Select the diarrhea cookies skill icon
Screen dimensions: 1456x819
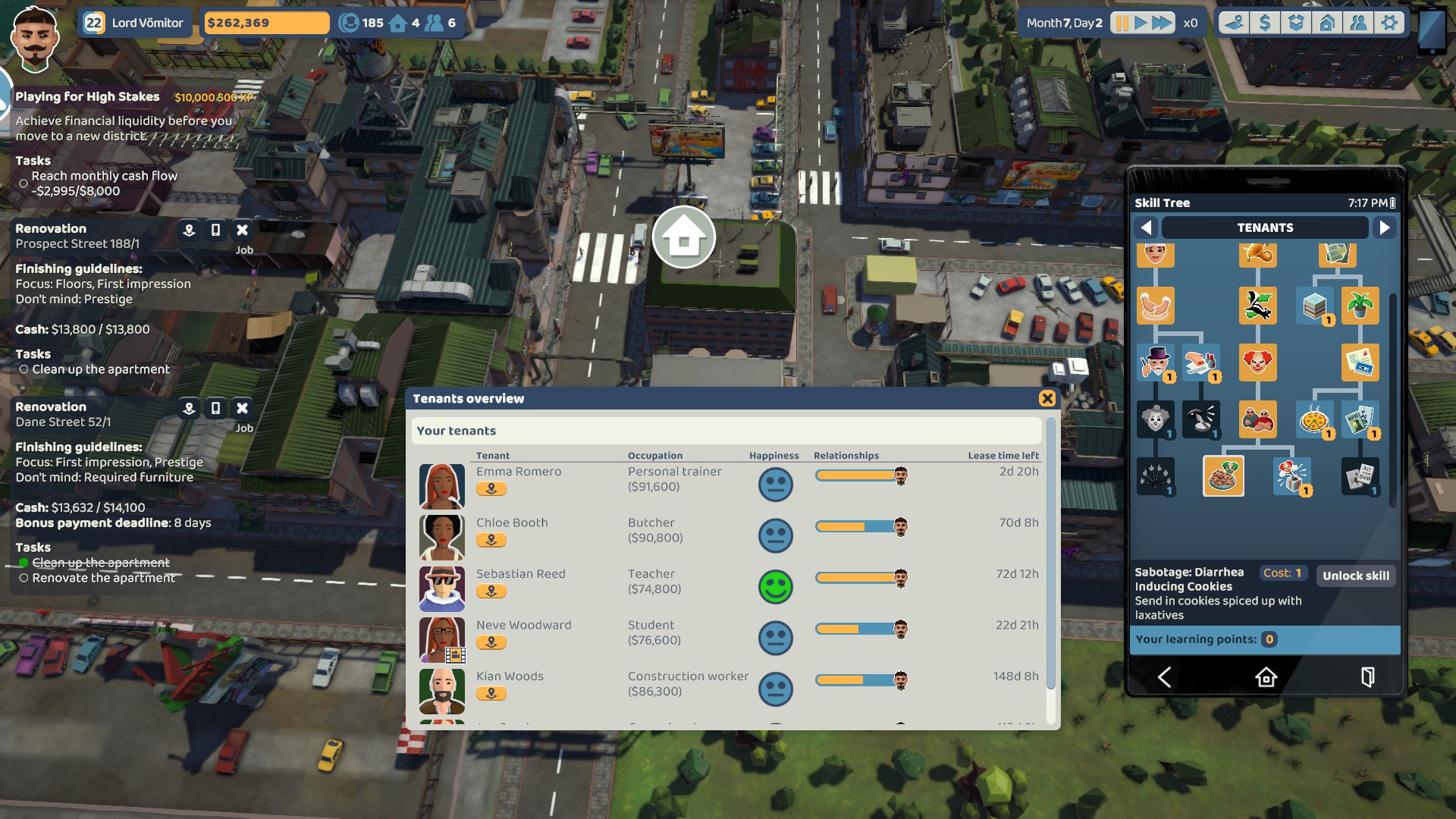[x=1223, y=476]
